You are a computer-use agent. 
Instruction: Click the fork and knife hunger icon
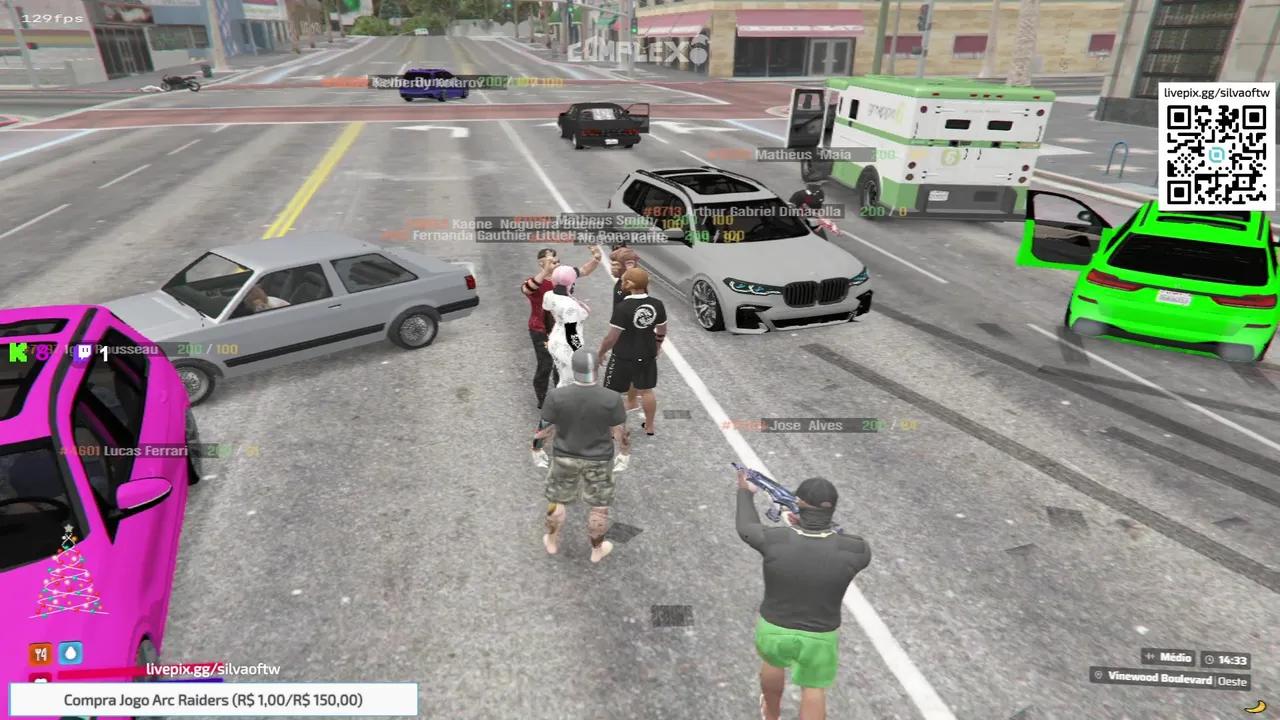tap(40, 653)
